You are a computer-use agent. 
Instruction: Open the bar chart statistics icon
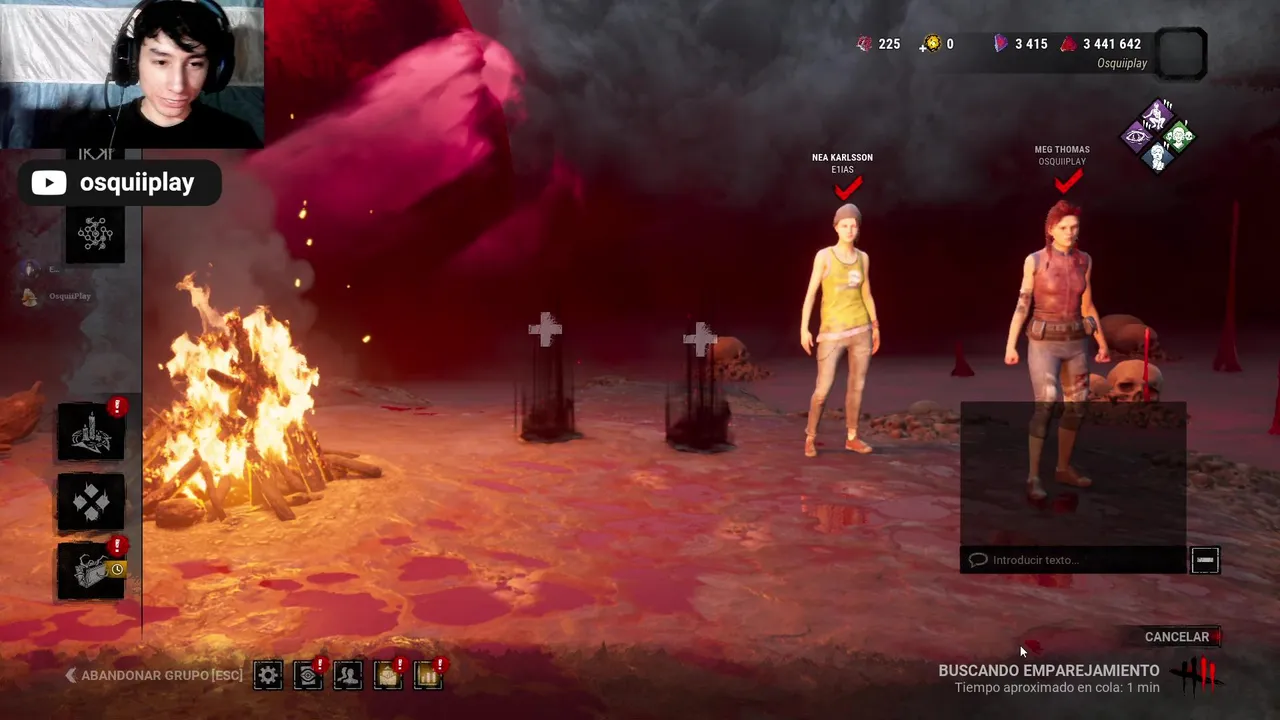point(428,675)
